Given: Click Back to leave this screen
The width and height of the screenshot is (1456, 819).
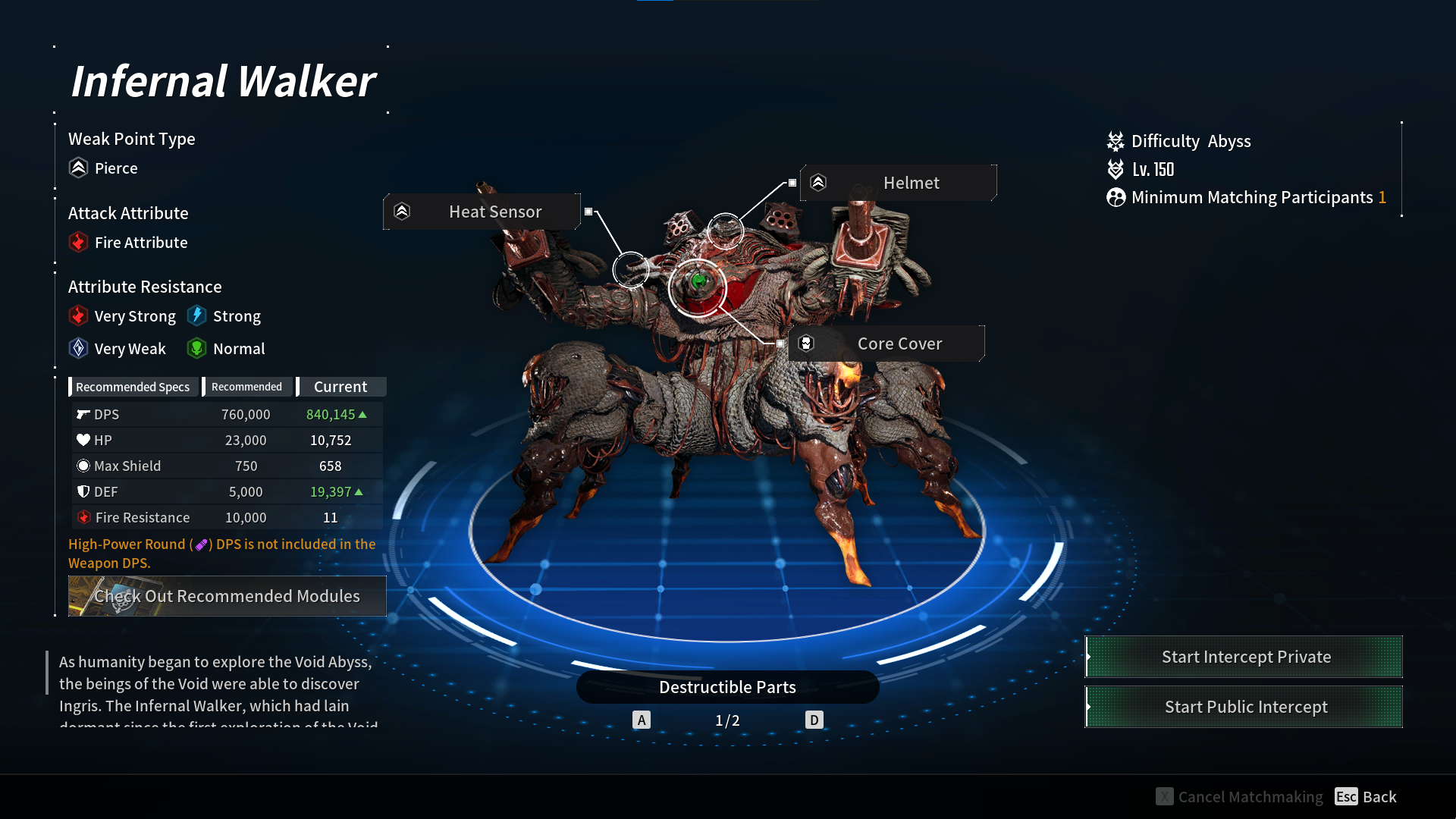Looking at the screenshot, I should point(1366,796).
